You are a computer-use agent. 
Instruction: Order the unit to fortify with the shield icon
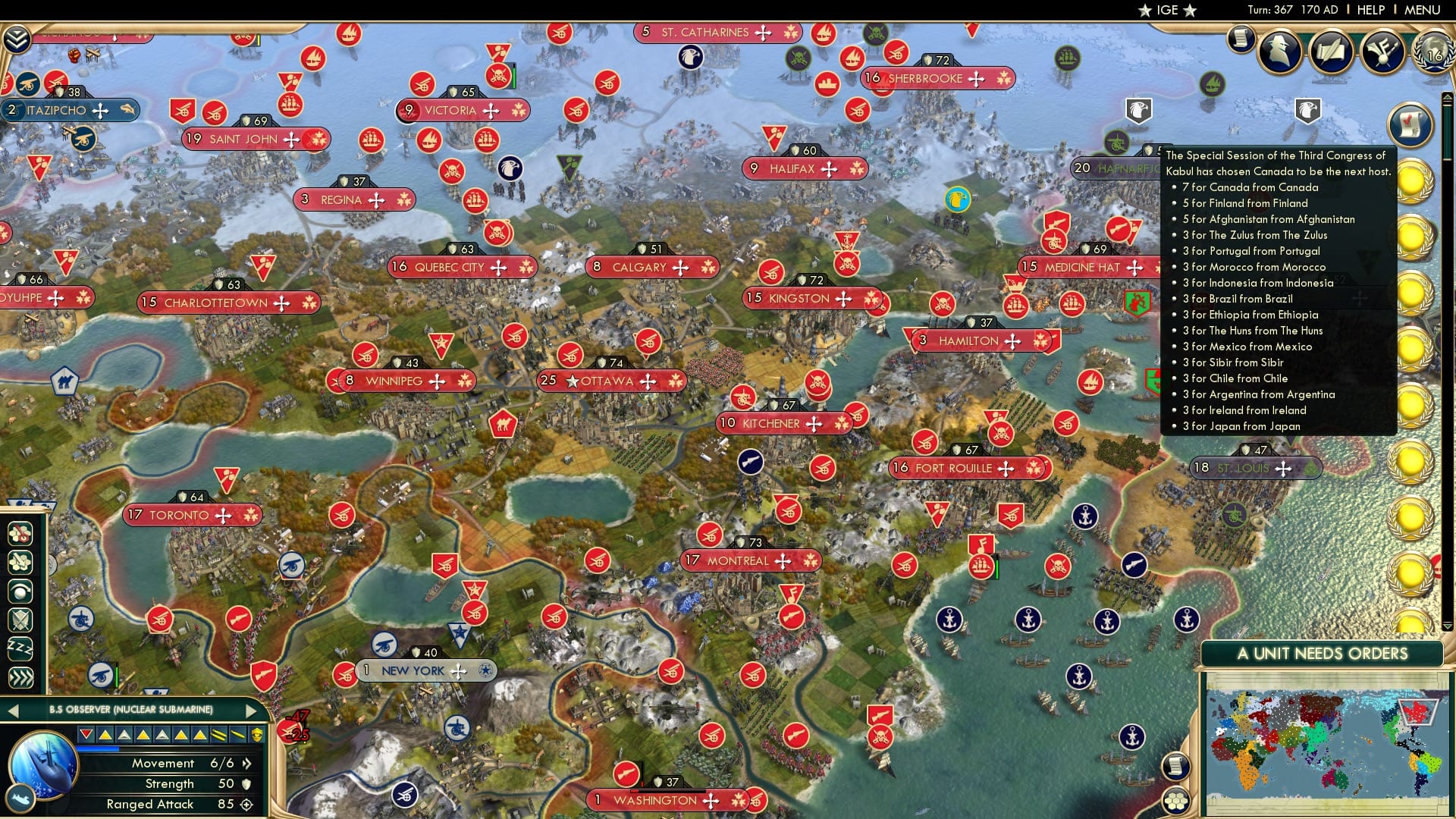pyautogui.click(x=21, y=618)
